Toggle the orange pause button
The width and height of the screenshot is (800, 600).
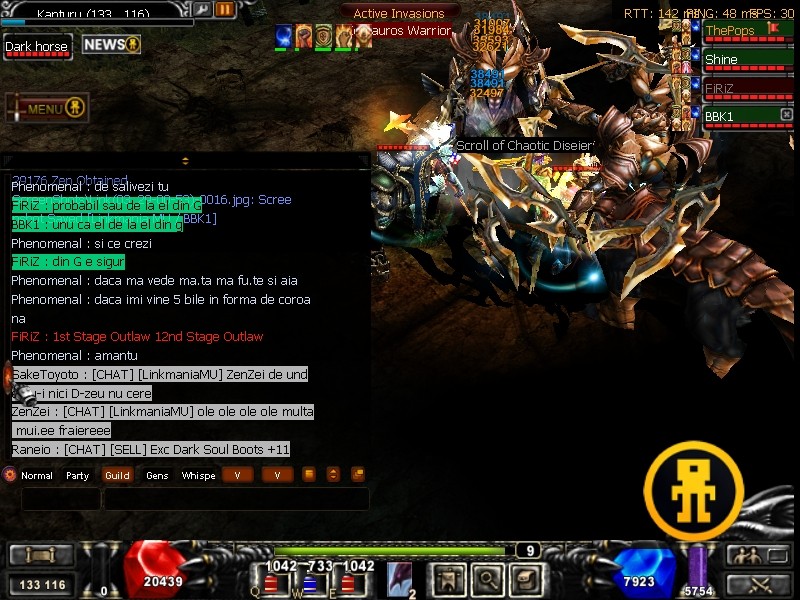(x=225, y=10)
